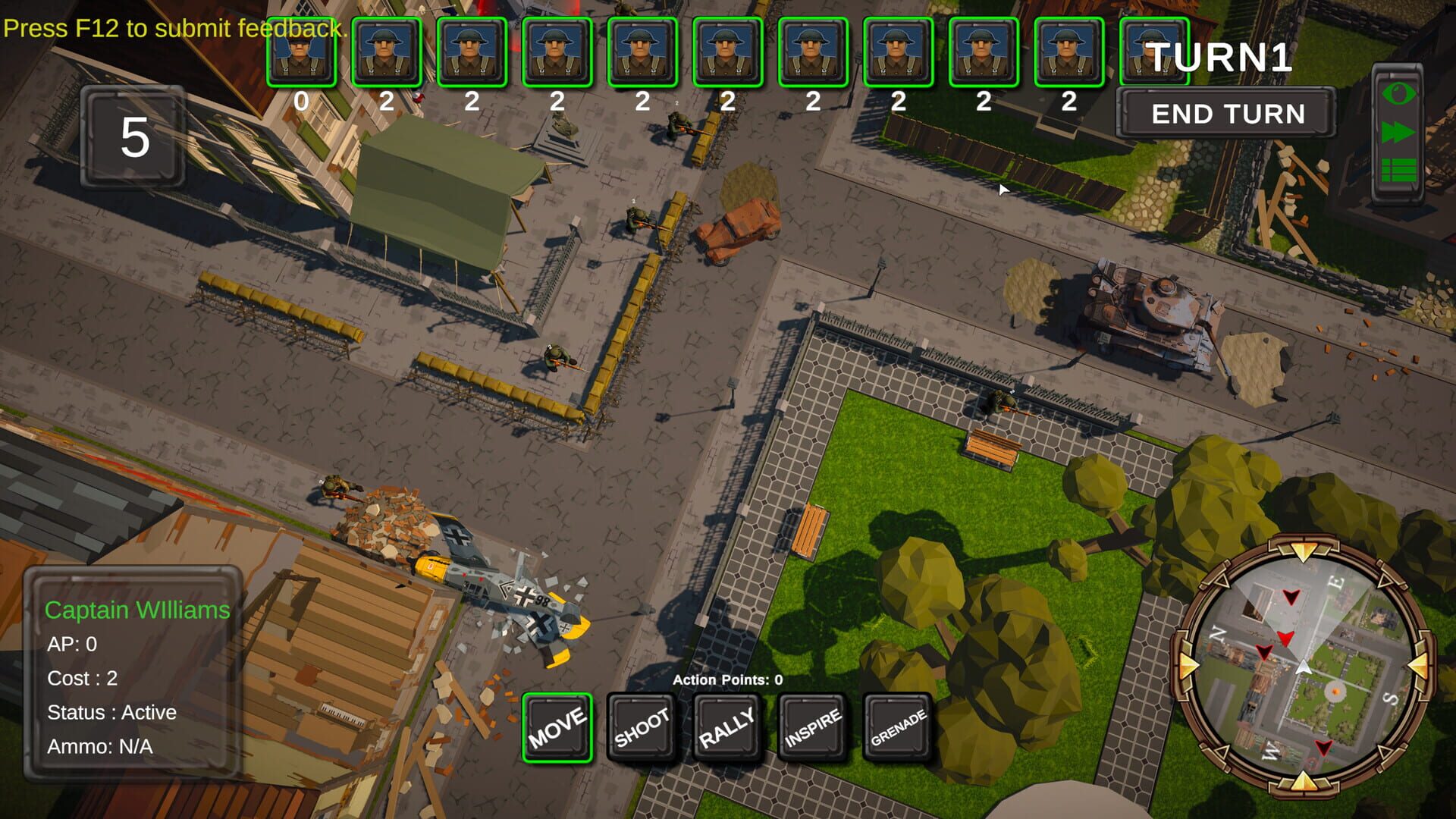Switch to the last soldier's unit tab
This screenshot has height=819, width=1456.
(1154, 51)
